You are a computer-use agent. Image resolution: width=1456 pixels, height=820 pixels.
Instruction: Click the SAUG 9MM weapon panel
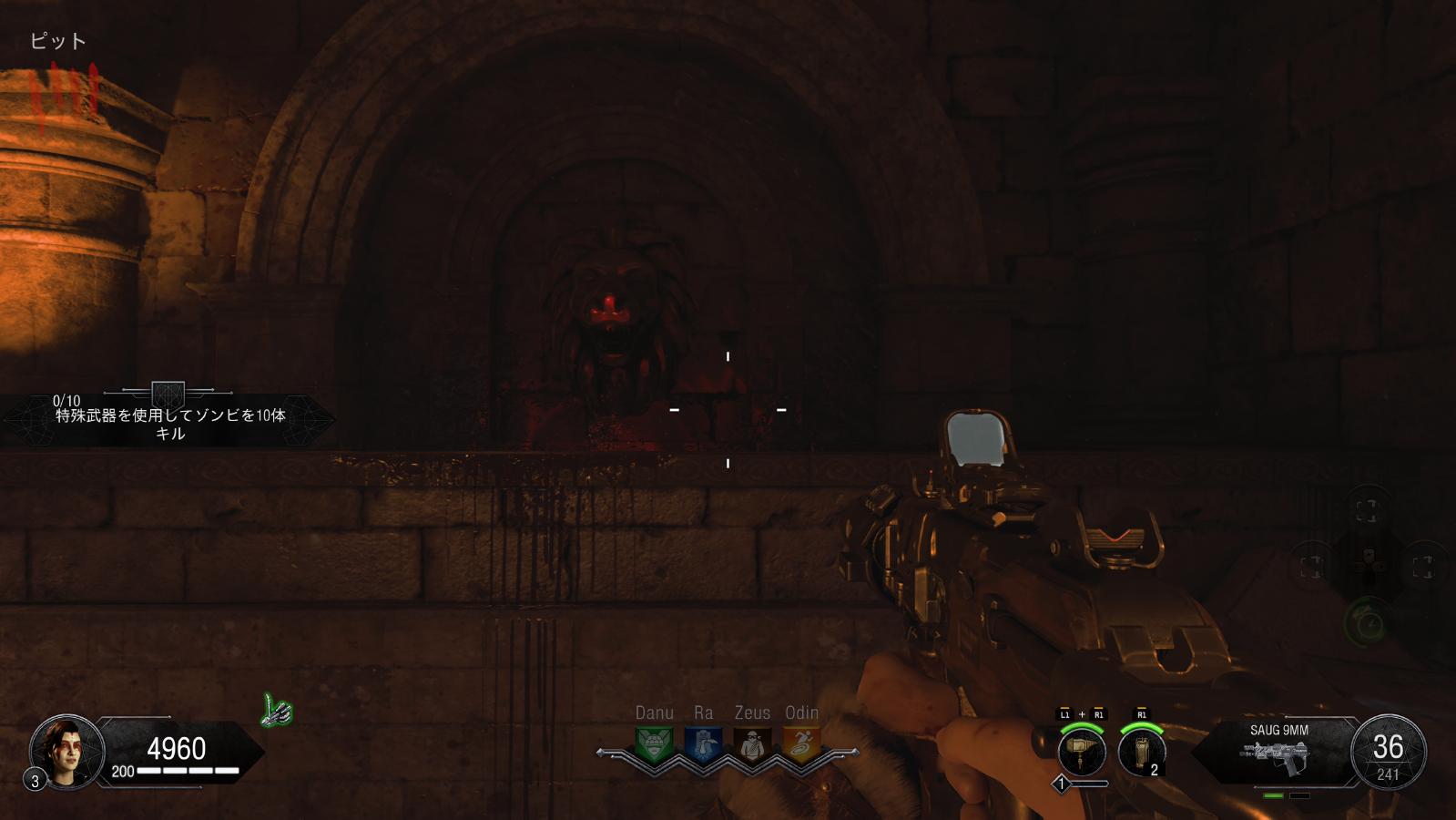tap(1278, 753)
